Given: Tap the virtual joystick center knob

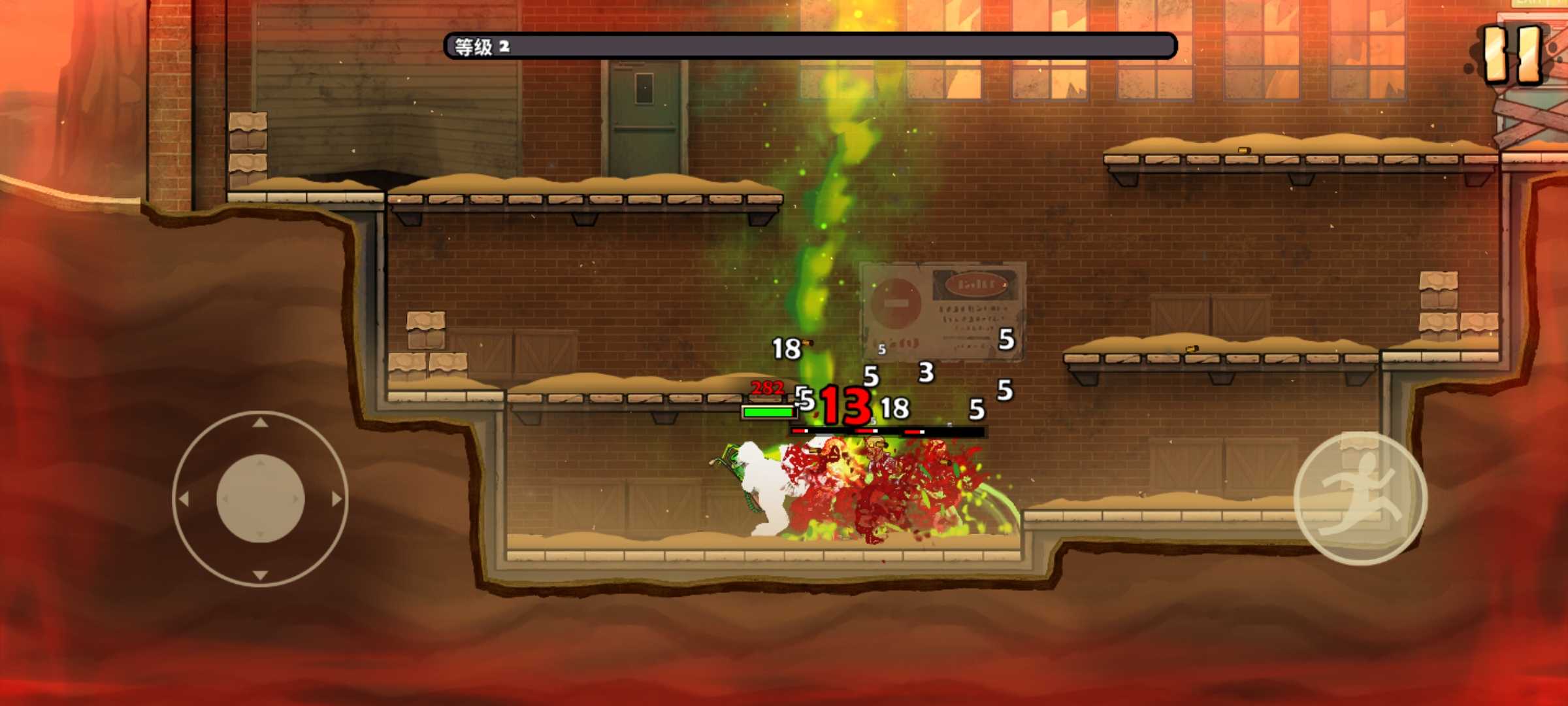Looking at the screenshot, I should [x=260, y=499].
